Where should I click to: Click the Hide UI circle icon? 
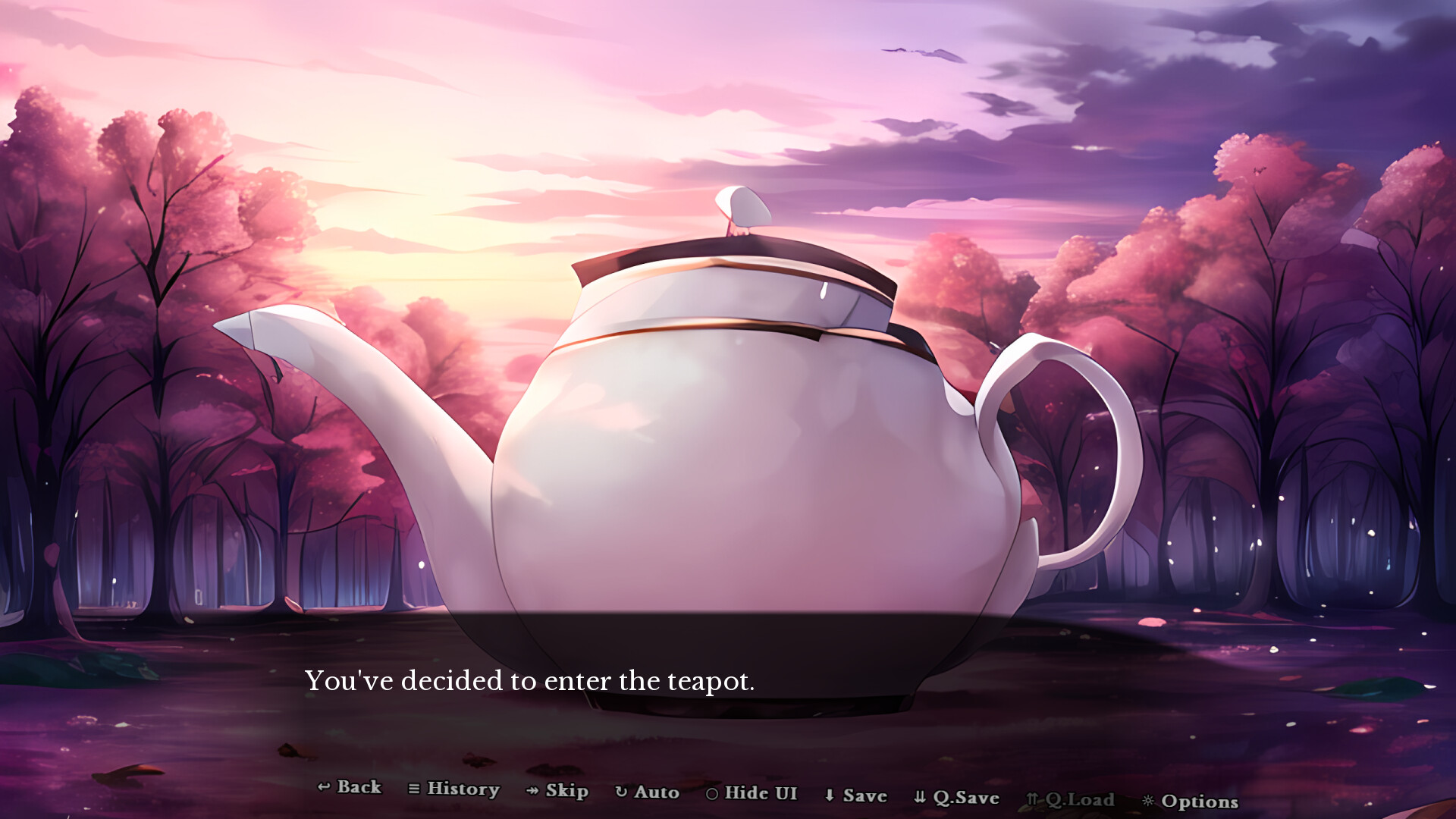pos(711,794)
